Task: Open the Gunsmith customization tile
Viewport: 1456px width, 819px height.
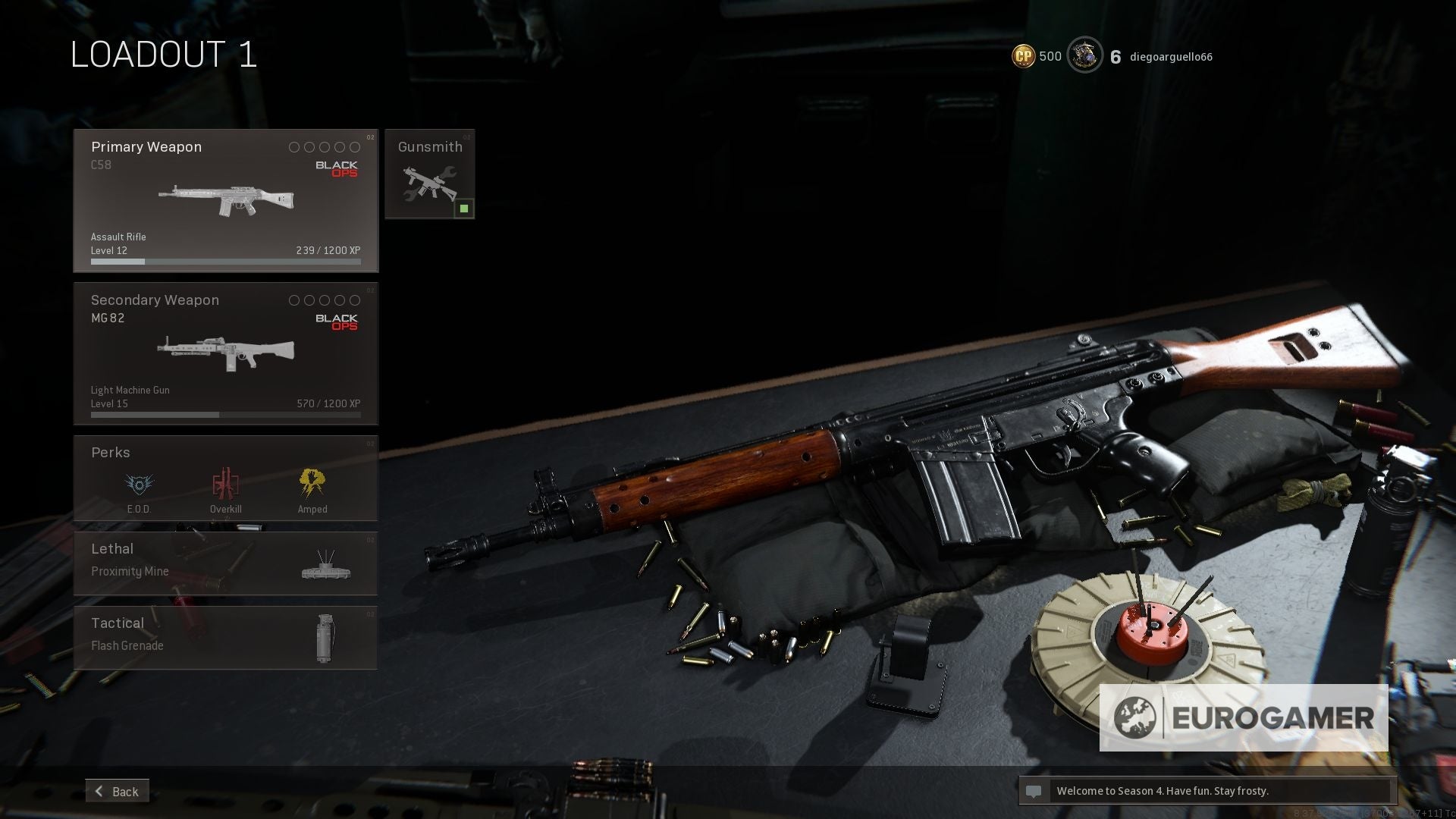Action: coord(429,174)
